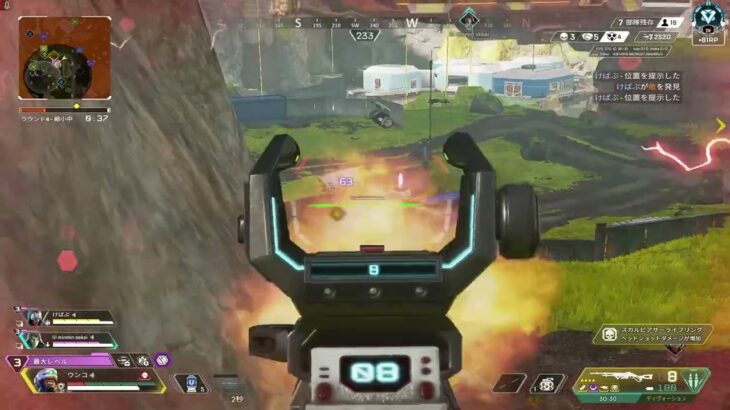Click the knockdown shield icon beside level banner
Viewport: 730px width, 410px height.
(x=142, y=360)
